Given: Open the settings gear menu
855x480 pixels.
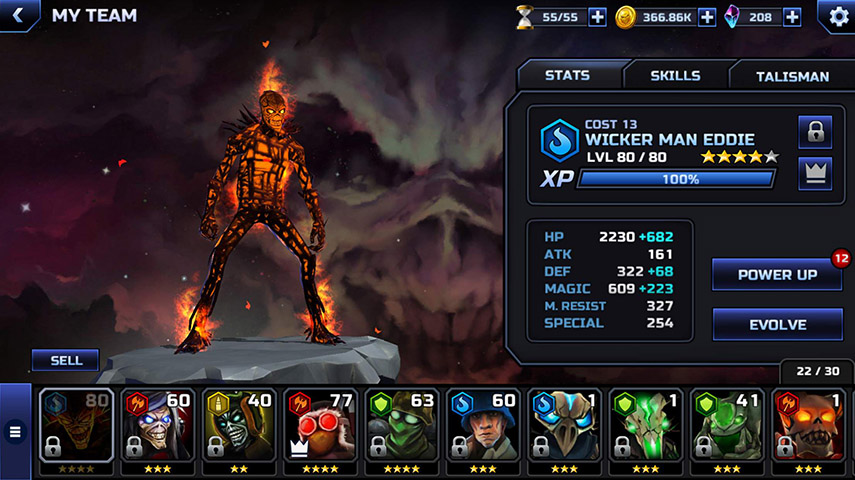Looking at the screenshot, I should [835, 16].
